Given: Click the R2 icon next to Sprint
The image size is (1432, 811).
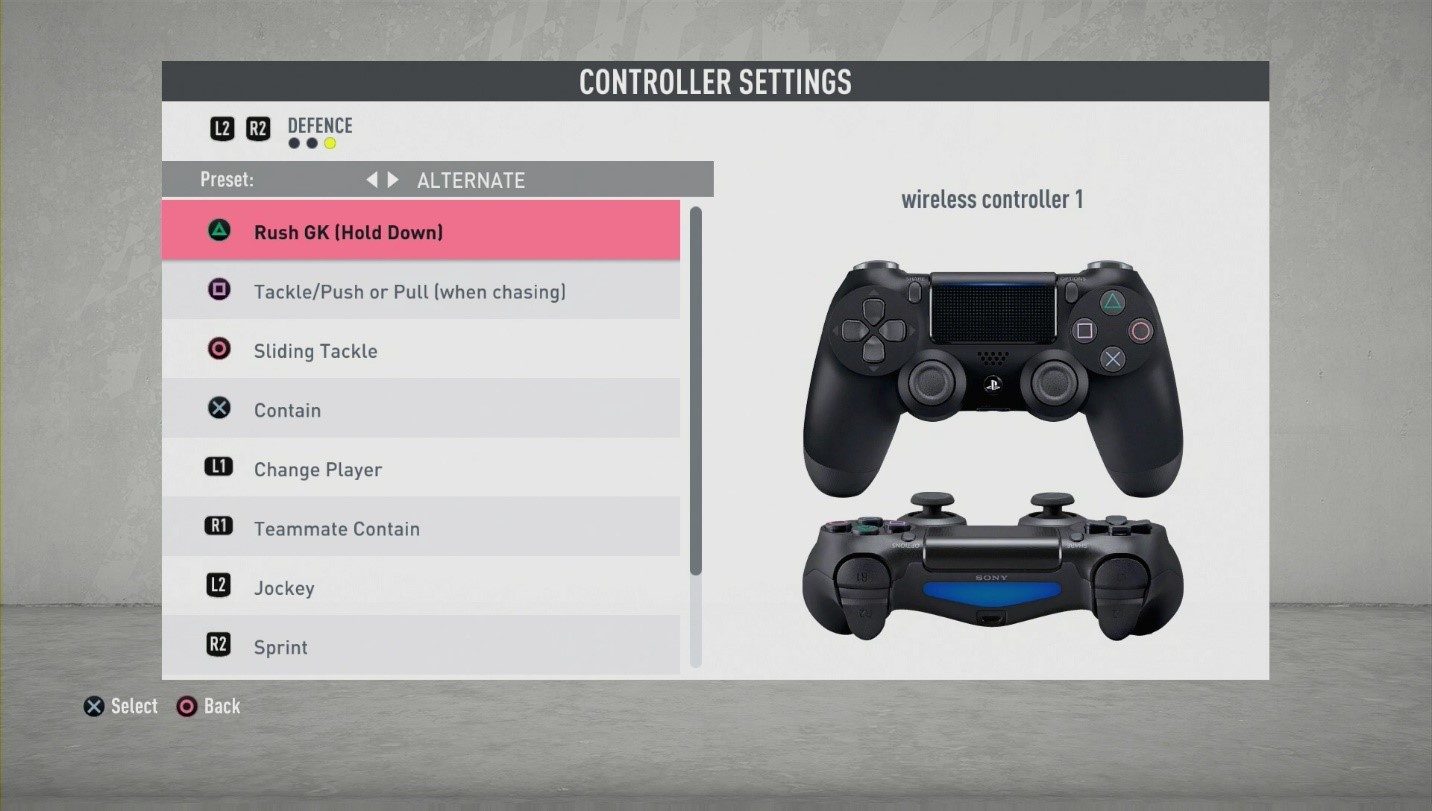Looking at the screenshot, I should [219, 645].
